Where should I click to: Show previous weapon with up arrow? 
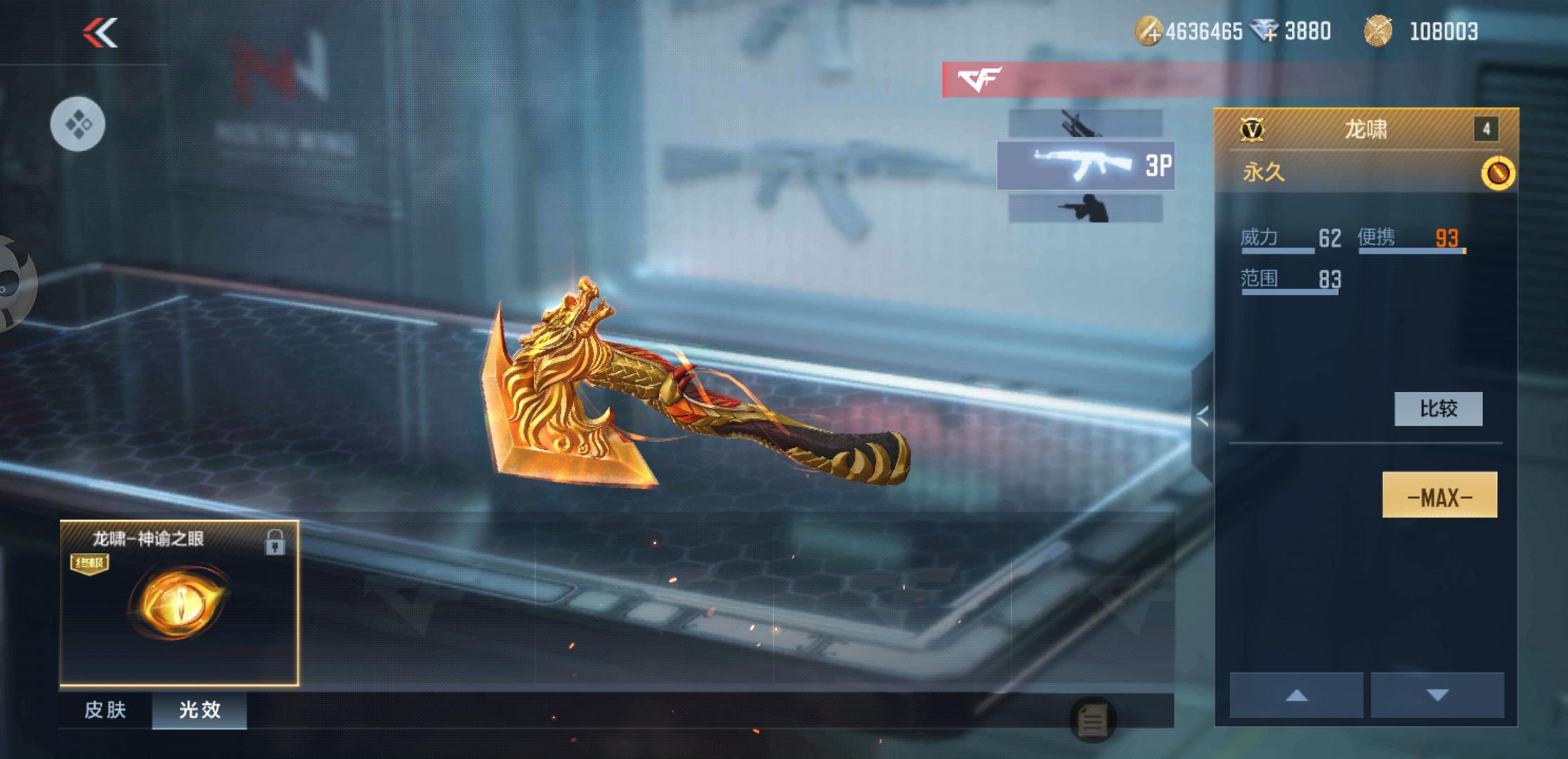tap(1296, 695)
